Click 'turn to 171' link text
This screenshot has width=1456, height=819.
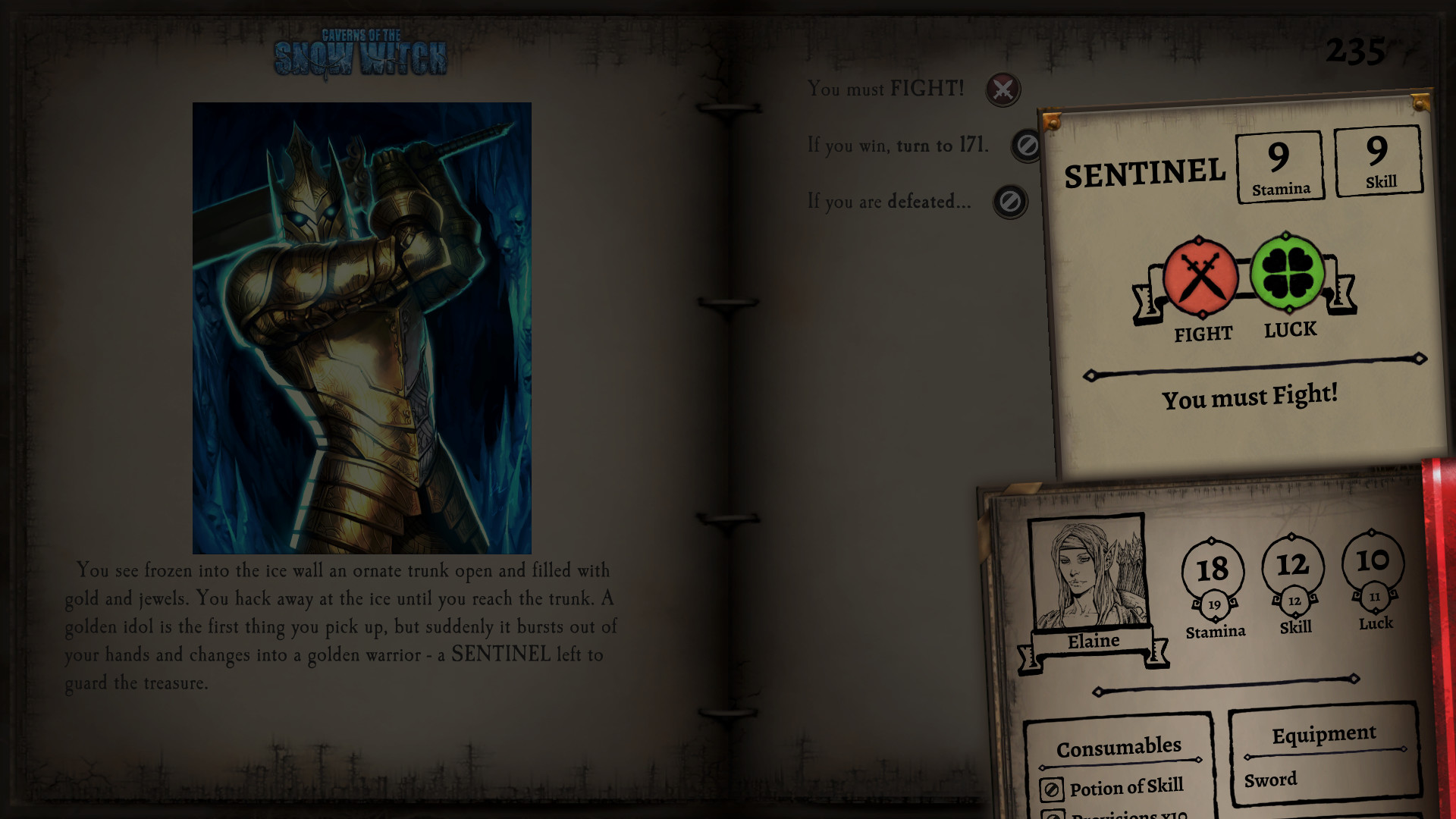tap(943, 146)
